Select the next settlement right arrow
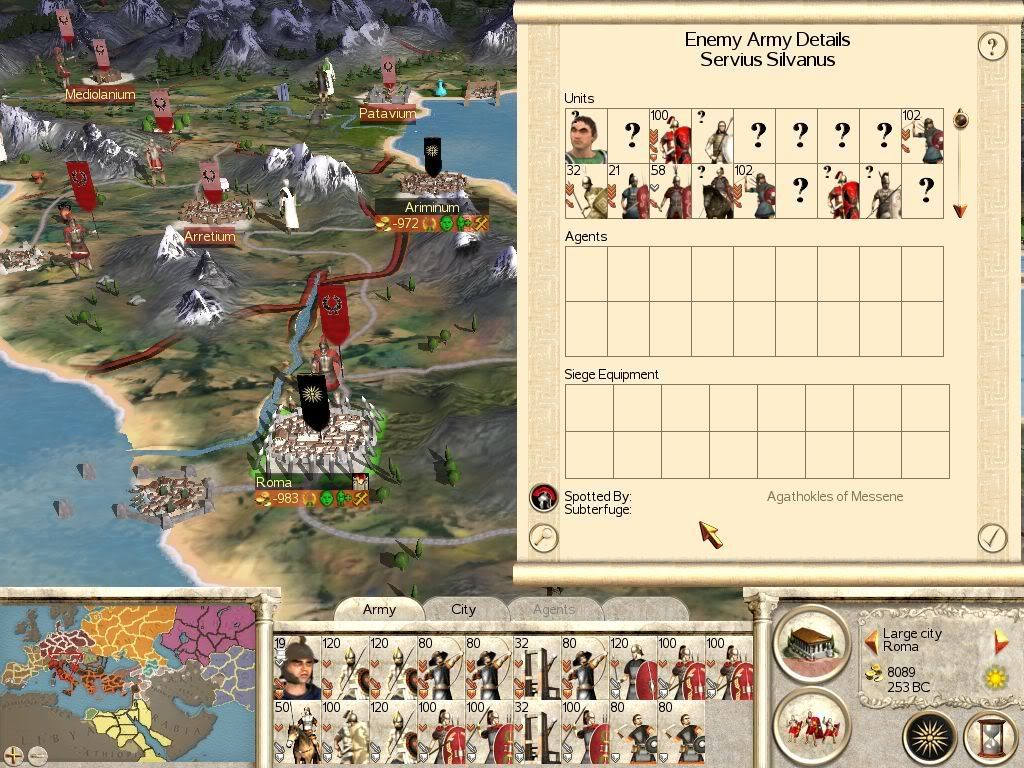This screenshot has width=1024, height=768. tap(1000, 641)
